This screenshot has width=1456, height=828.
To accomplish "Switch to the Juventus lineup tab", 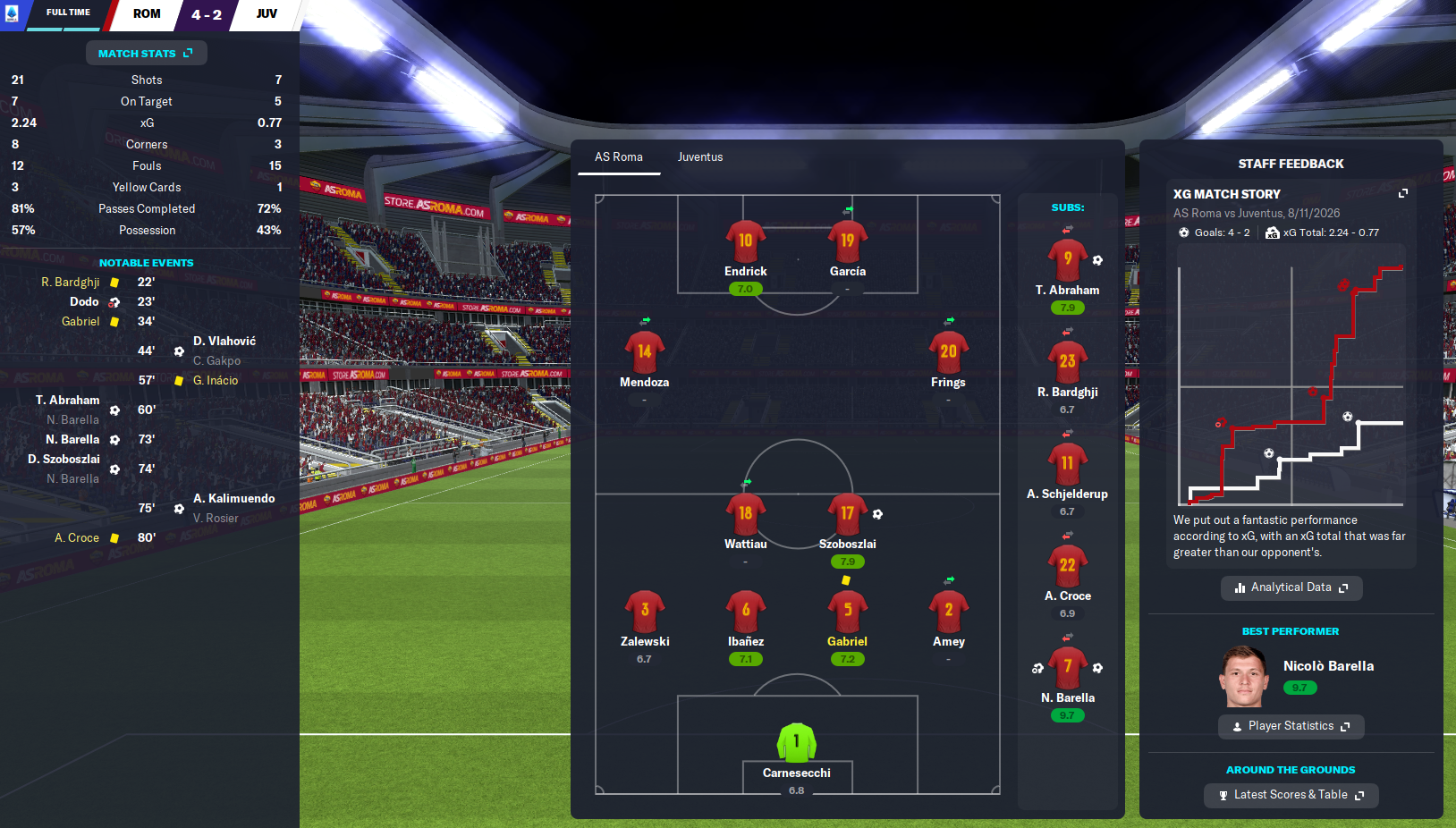I will [699, 157].
